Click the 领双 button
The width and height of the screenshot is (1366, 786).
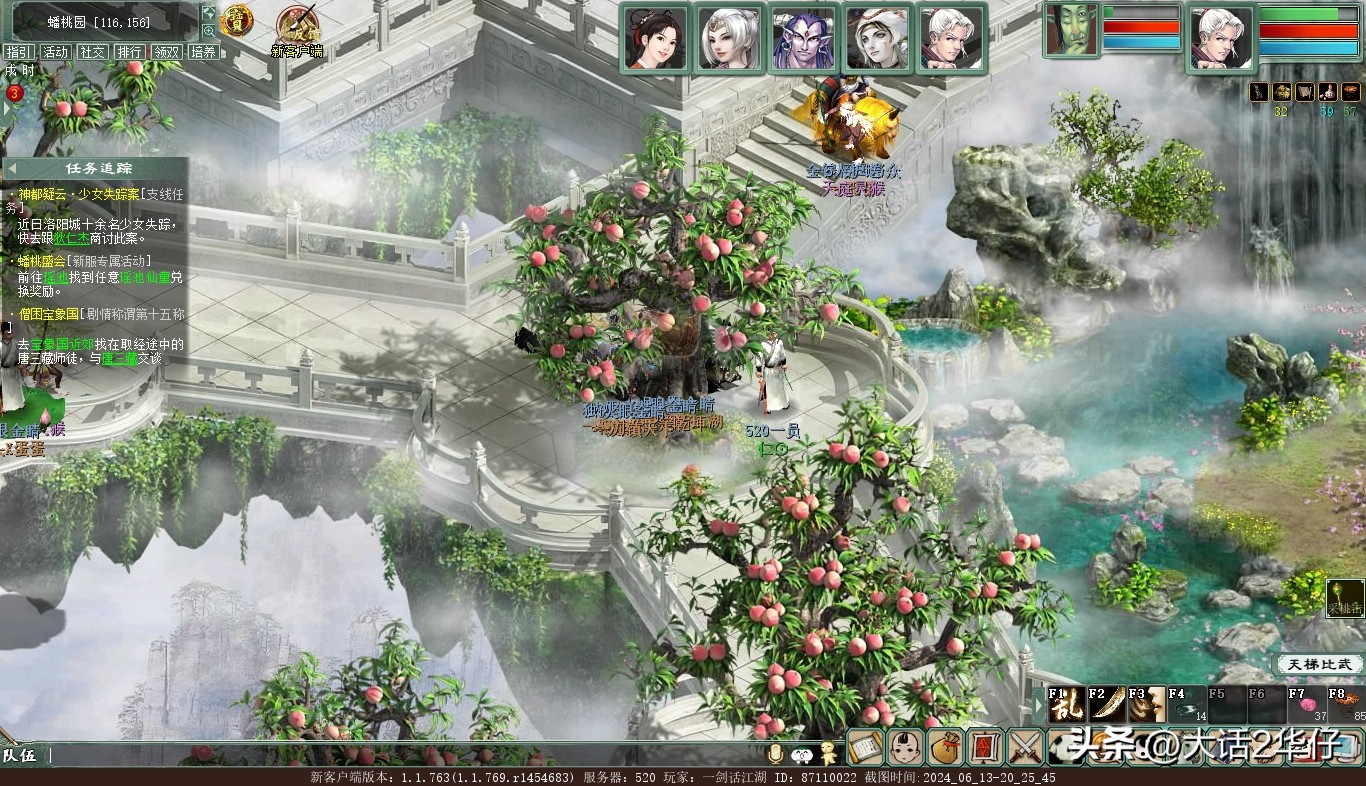pos(166,52)
